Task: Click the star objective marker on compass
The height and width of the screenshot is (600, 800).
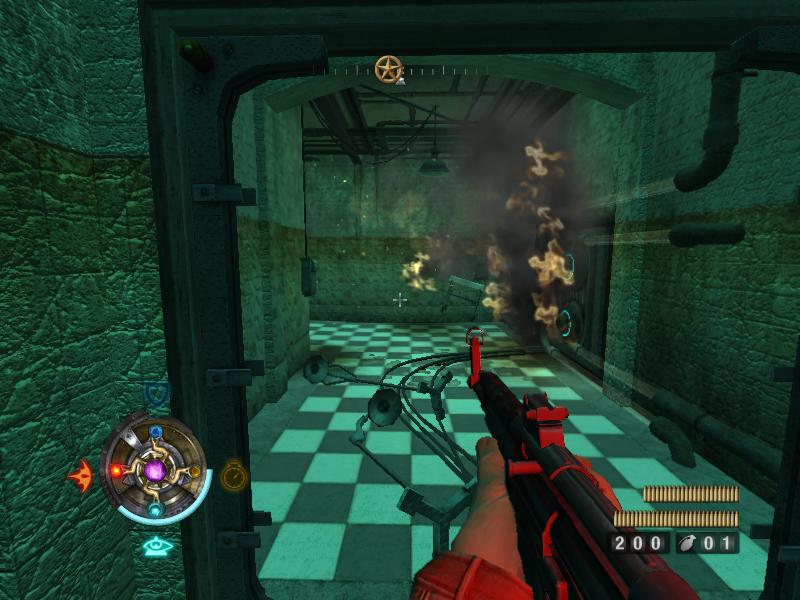Action: pyautogui.click(x=388, y=69)
